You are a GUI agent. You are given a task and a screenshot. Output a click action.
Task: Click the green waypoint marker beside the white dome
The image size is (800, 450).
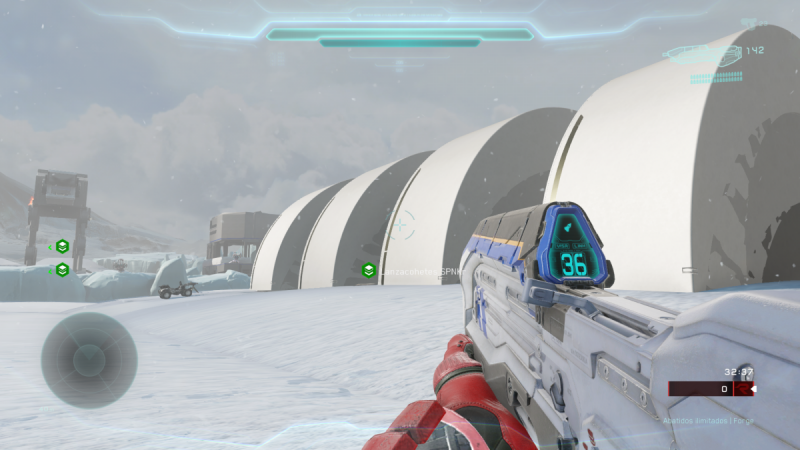(368, 270)
